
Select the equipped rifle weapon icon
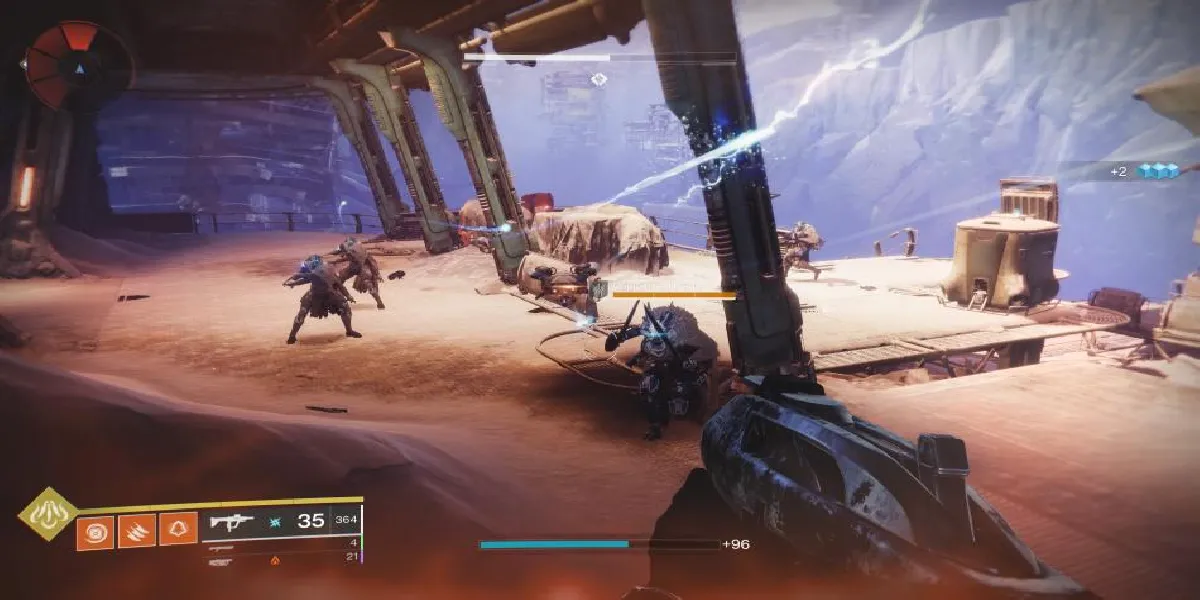tap(231, 522)
